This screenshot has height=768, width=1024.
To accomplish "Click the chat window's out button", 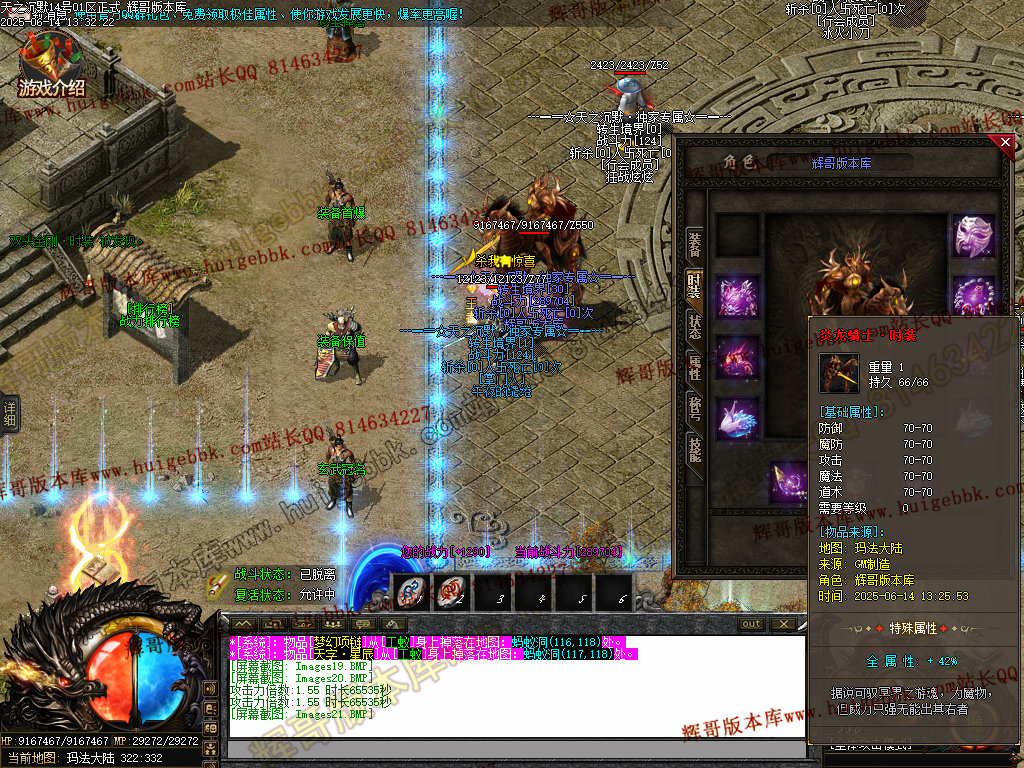I will tap(751, 624).
